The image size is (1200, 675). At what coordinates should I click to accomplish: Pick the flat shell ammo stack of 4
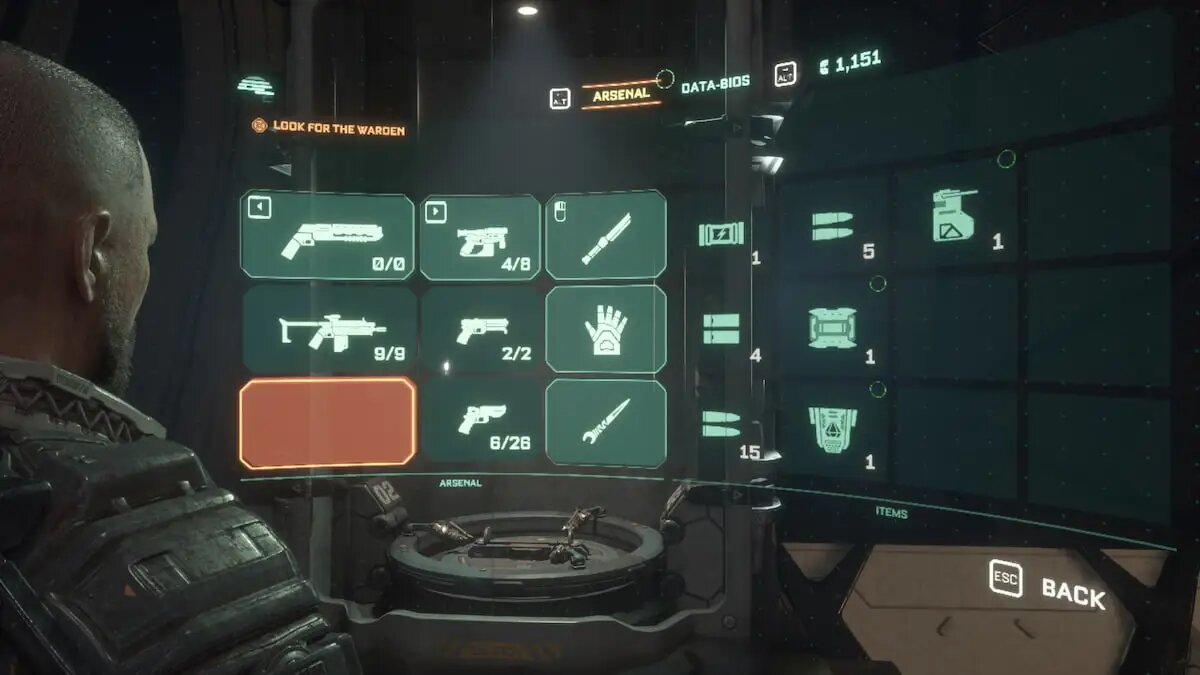[722, 329]
